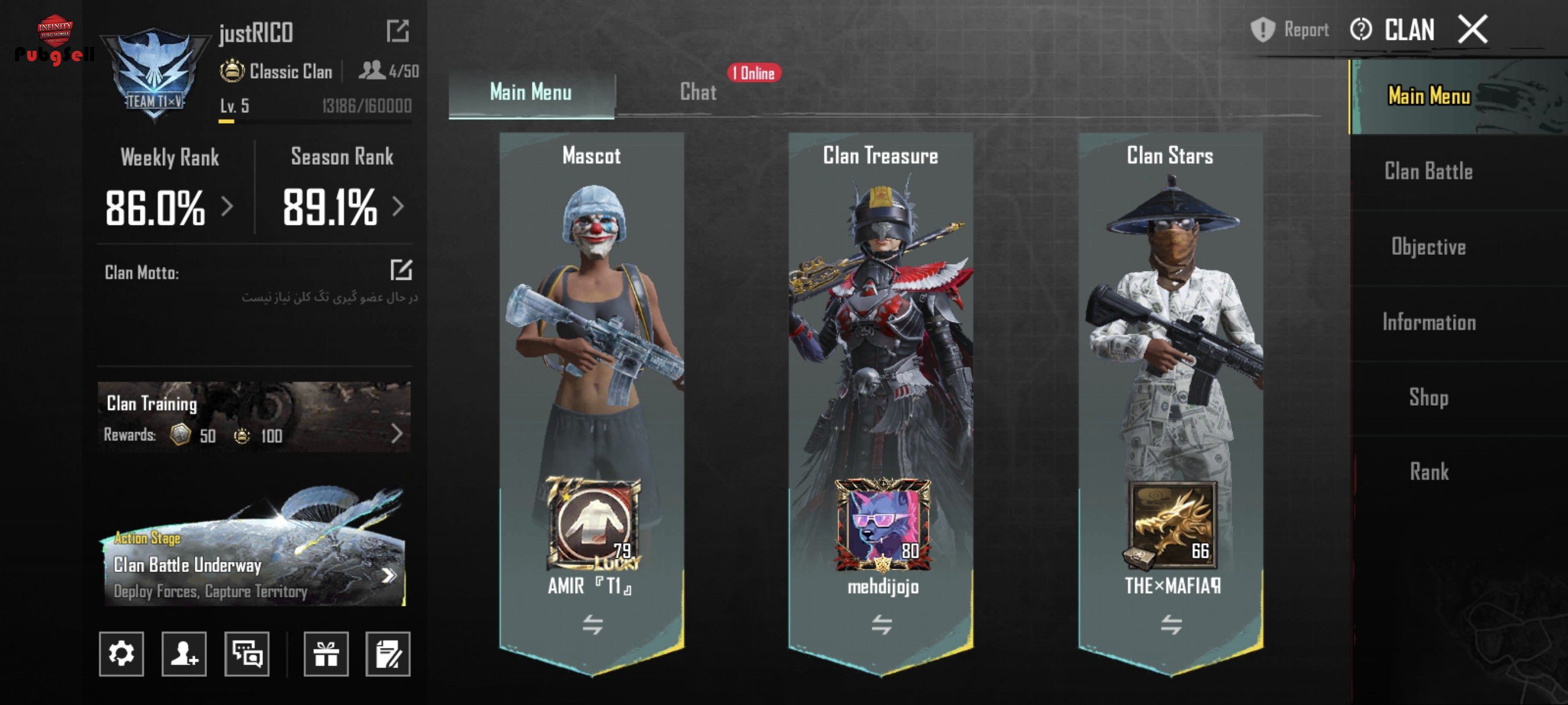This screenshot has height=705, width=1568.
Task: Click the add member icon
Action: [184, 654]
